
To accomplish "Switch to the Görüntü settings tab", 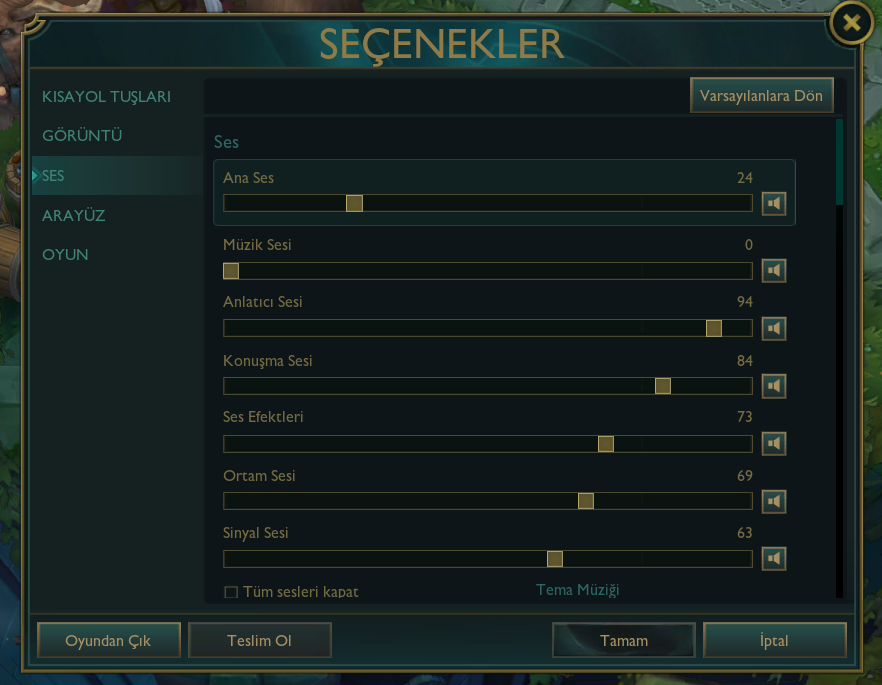I will [82, 136].
